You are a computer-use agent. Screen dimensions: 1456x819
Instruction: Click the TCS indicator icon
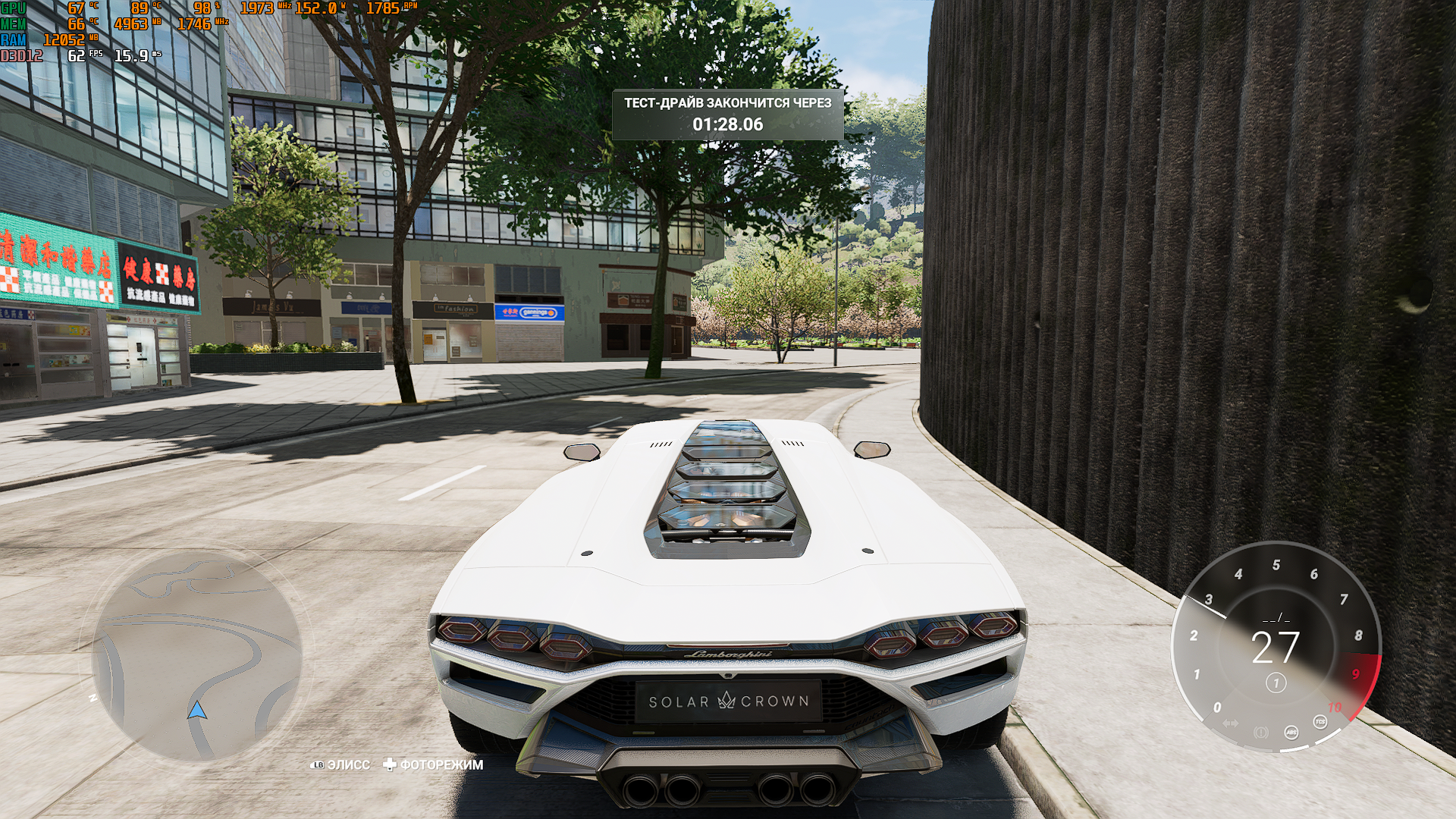click(x=1320, y=721)
